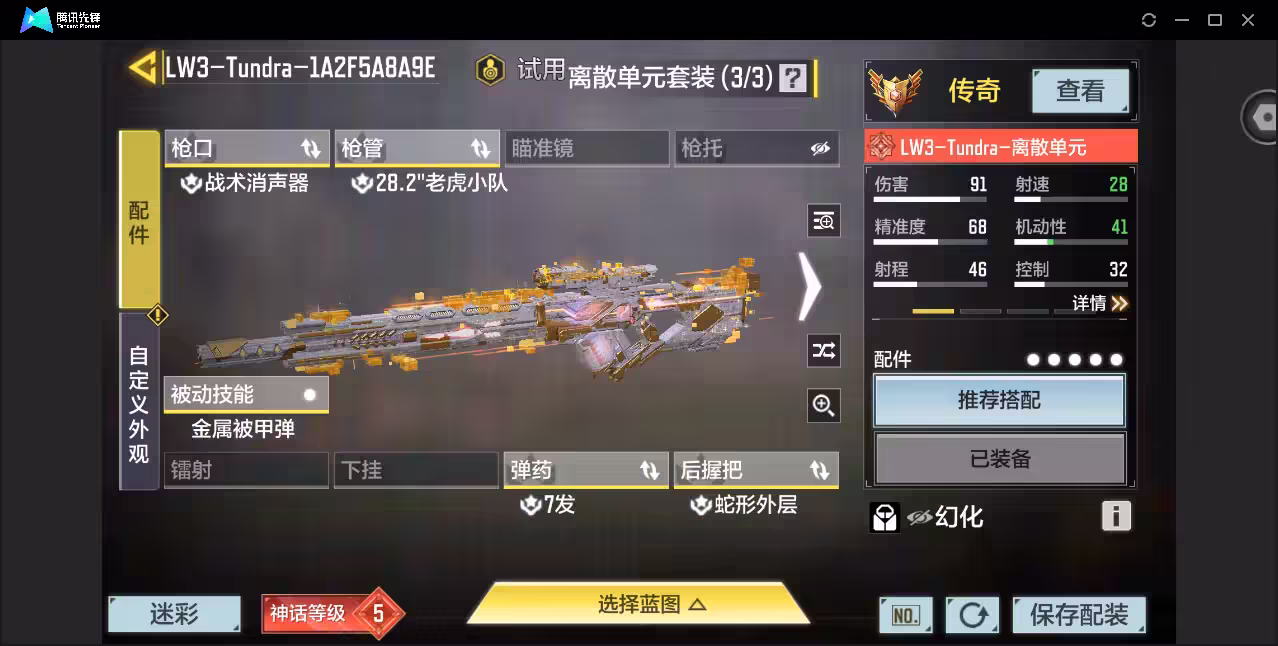Select the empty 瞄准镜 optic slot
Screen dimensions: 1278x646
coord(586,149)
